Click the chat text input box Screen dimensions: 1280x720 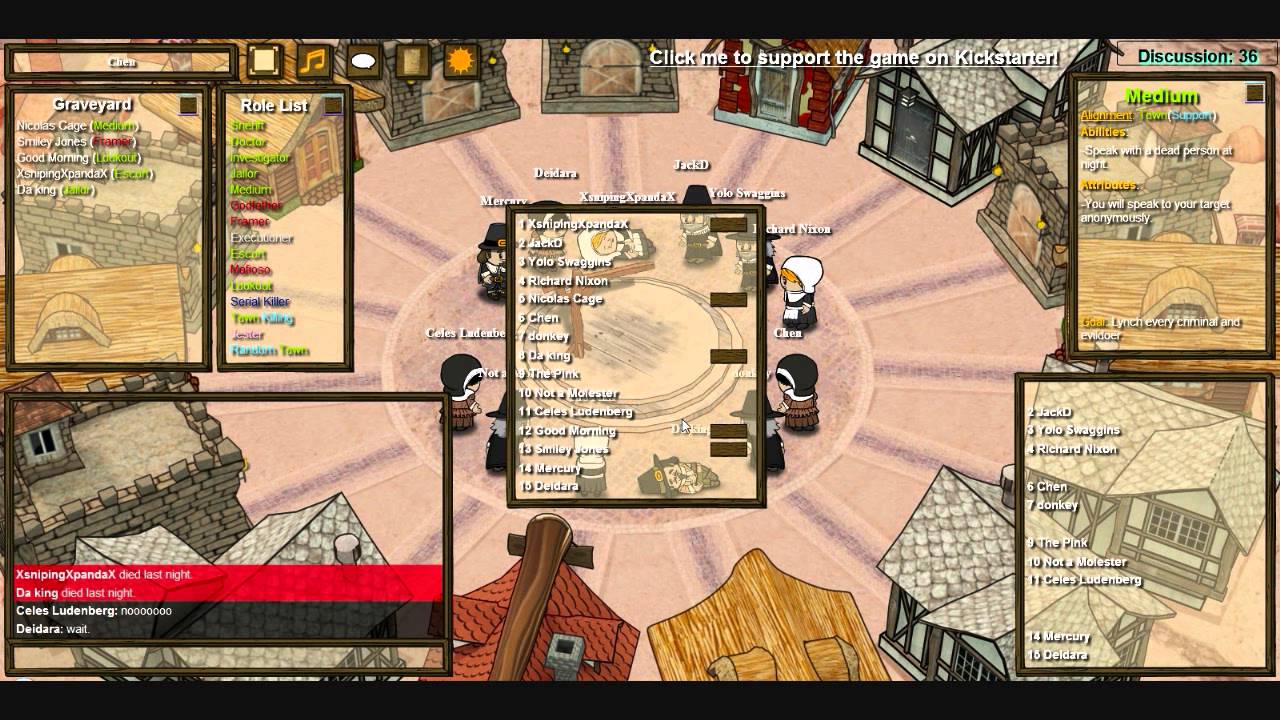click(x=227, y=657)
